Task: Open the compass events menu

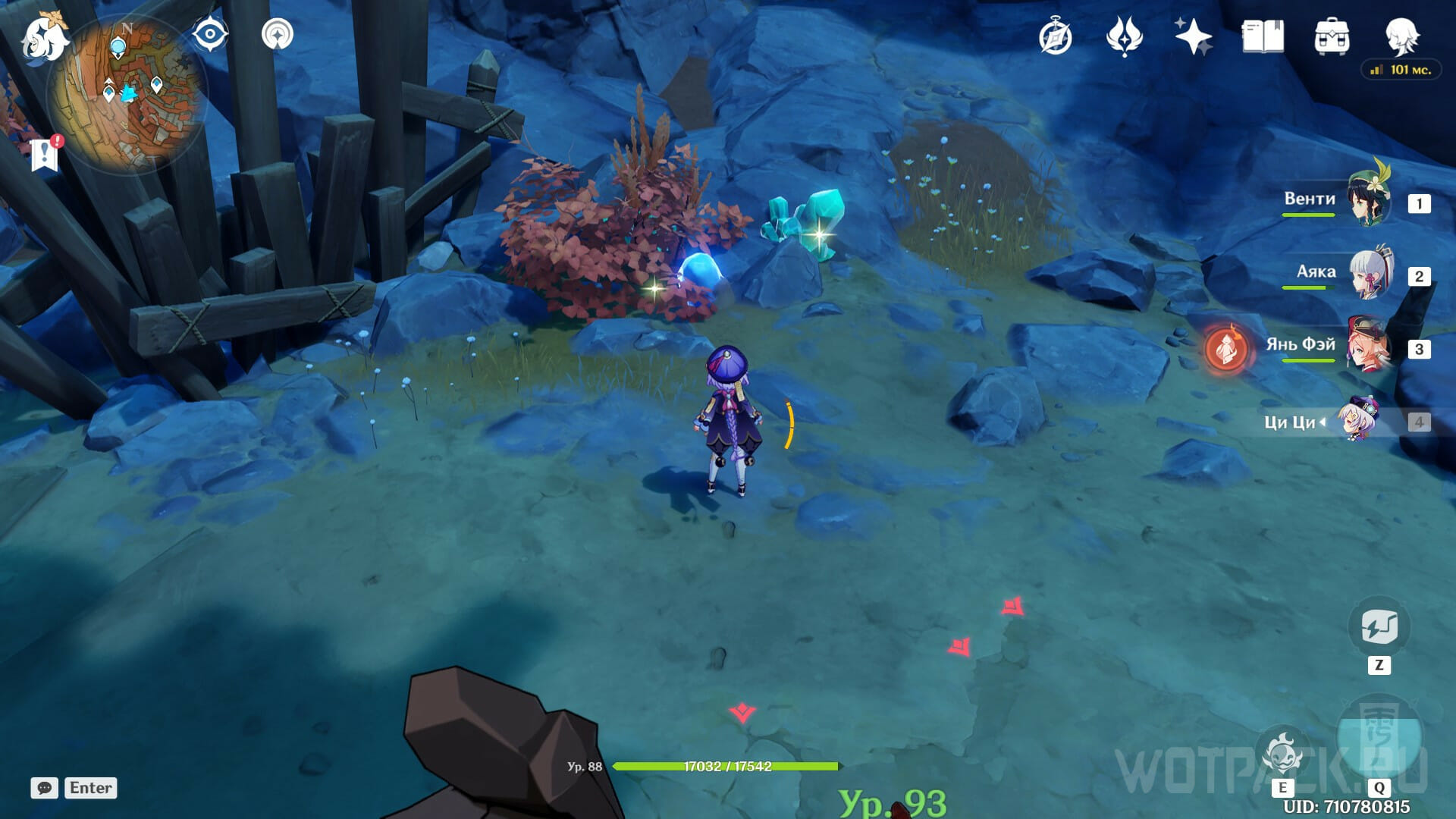Action: tap(1055, 37)
